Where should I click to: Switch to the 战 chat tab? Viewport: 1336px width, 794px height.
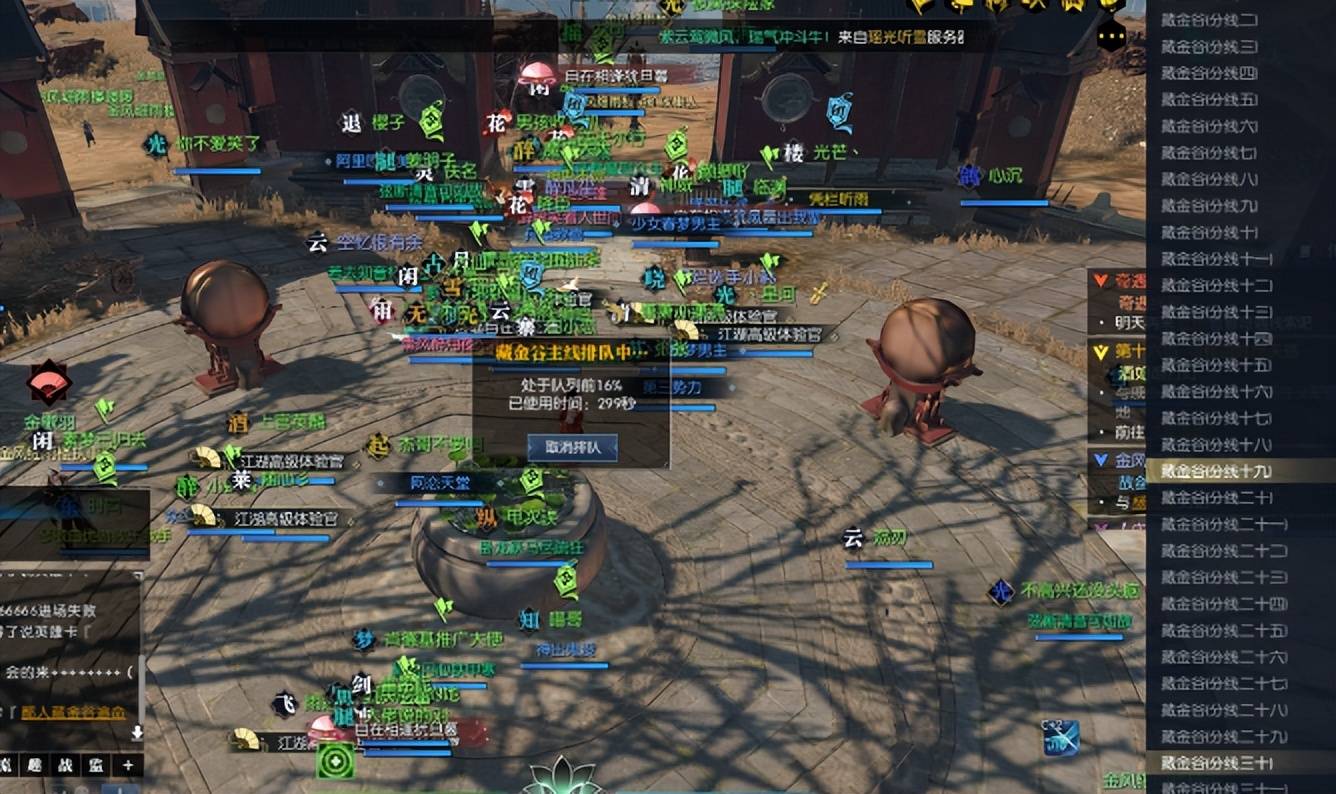tap(63, 766)
